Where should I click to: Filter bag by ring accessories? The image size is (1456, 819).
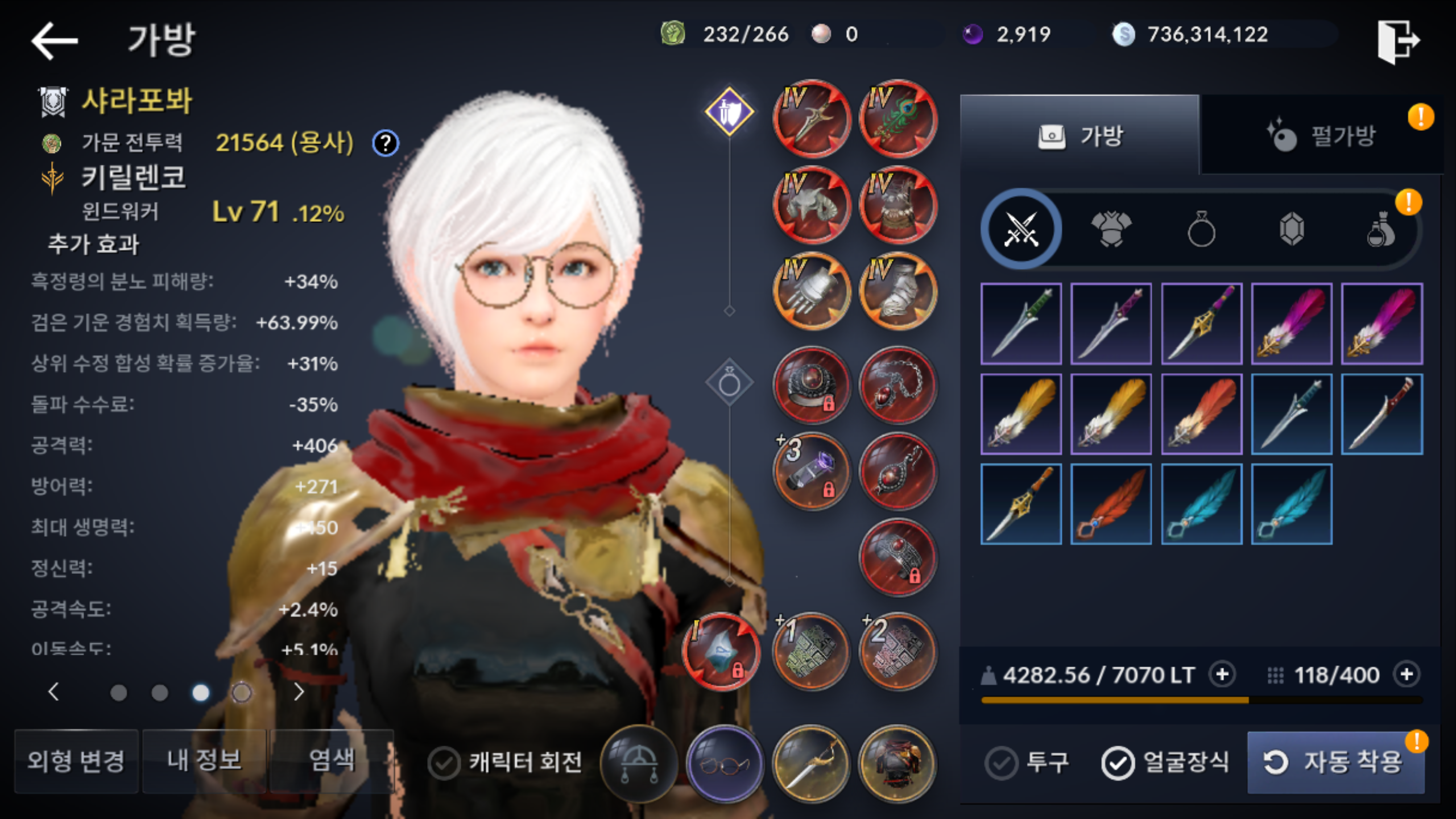coord(1201,230)
